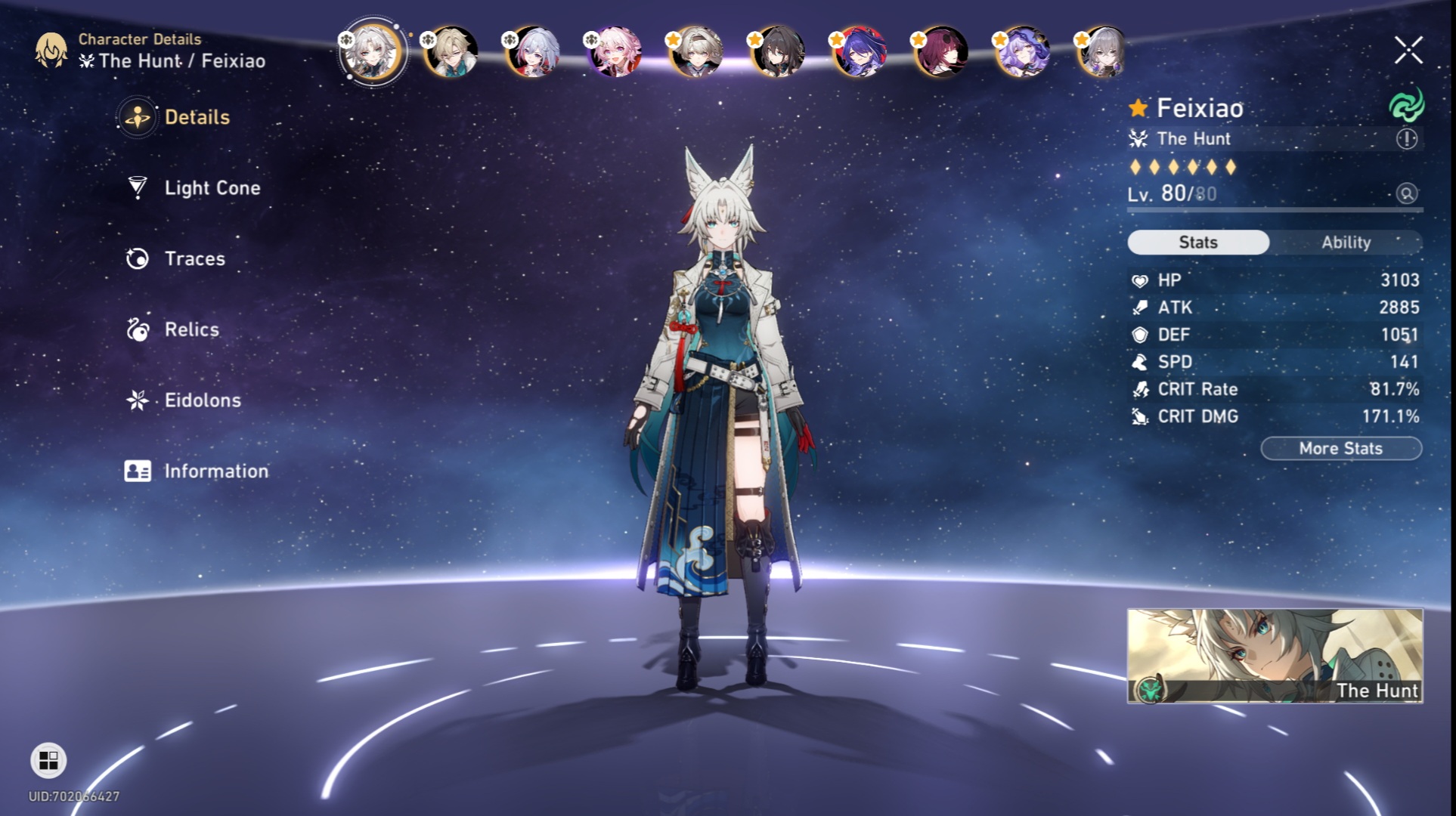Select the Stats tab
This screenshot has height=816, width=1456.
coord(1197,243)
